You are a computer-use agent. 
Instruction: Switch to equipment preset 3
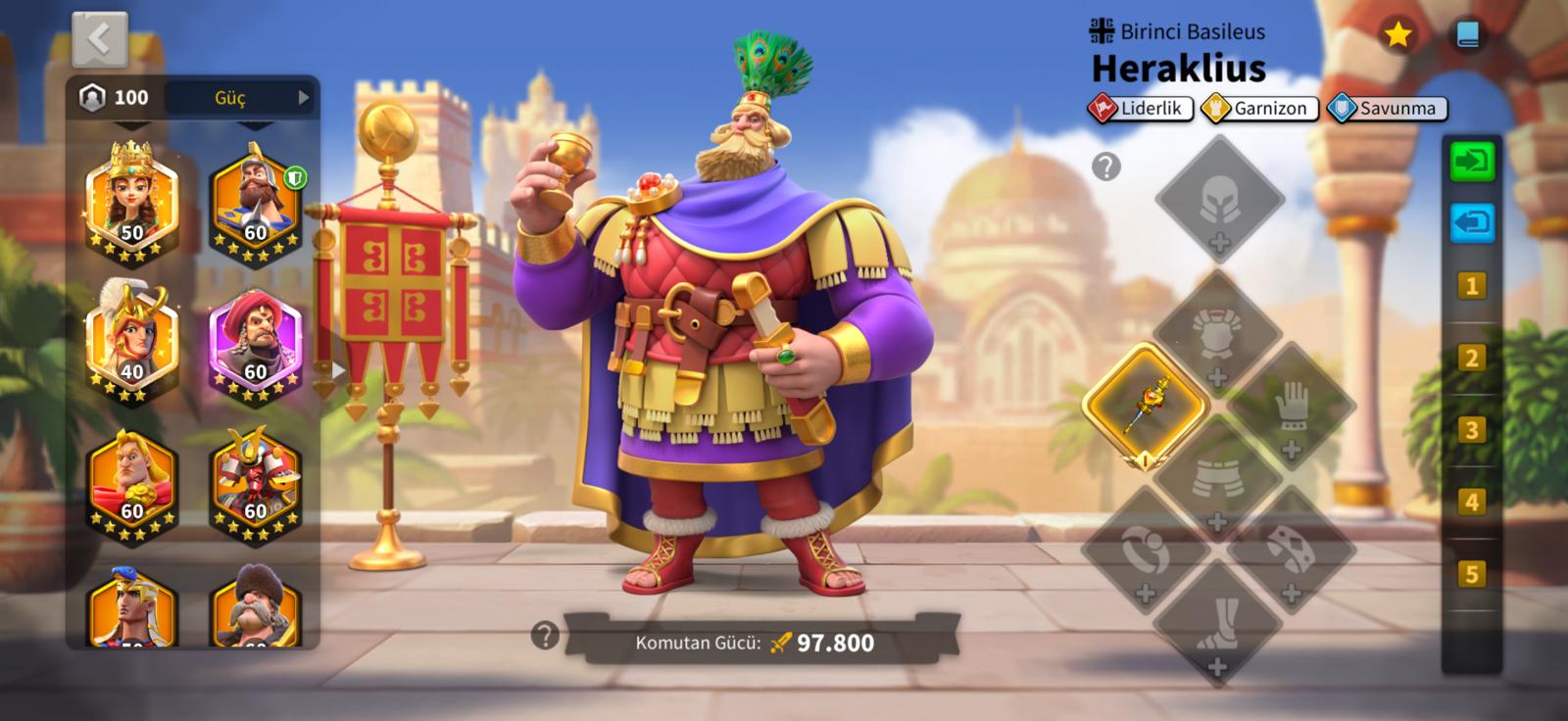coord(1470,430)
